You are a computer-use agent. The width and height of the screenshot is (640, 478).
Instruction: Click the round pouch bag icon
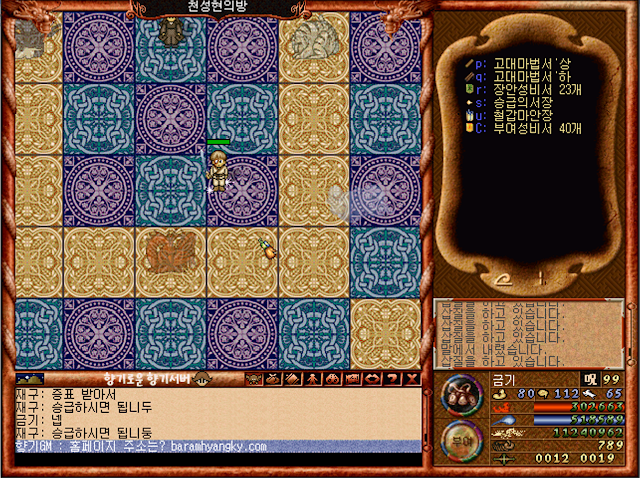pyautogui.click(x=461, y=395)
